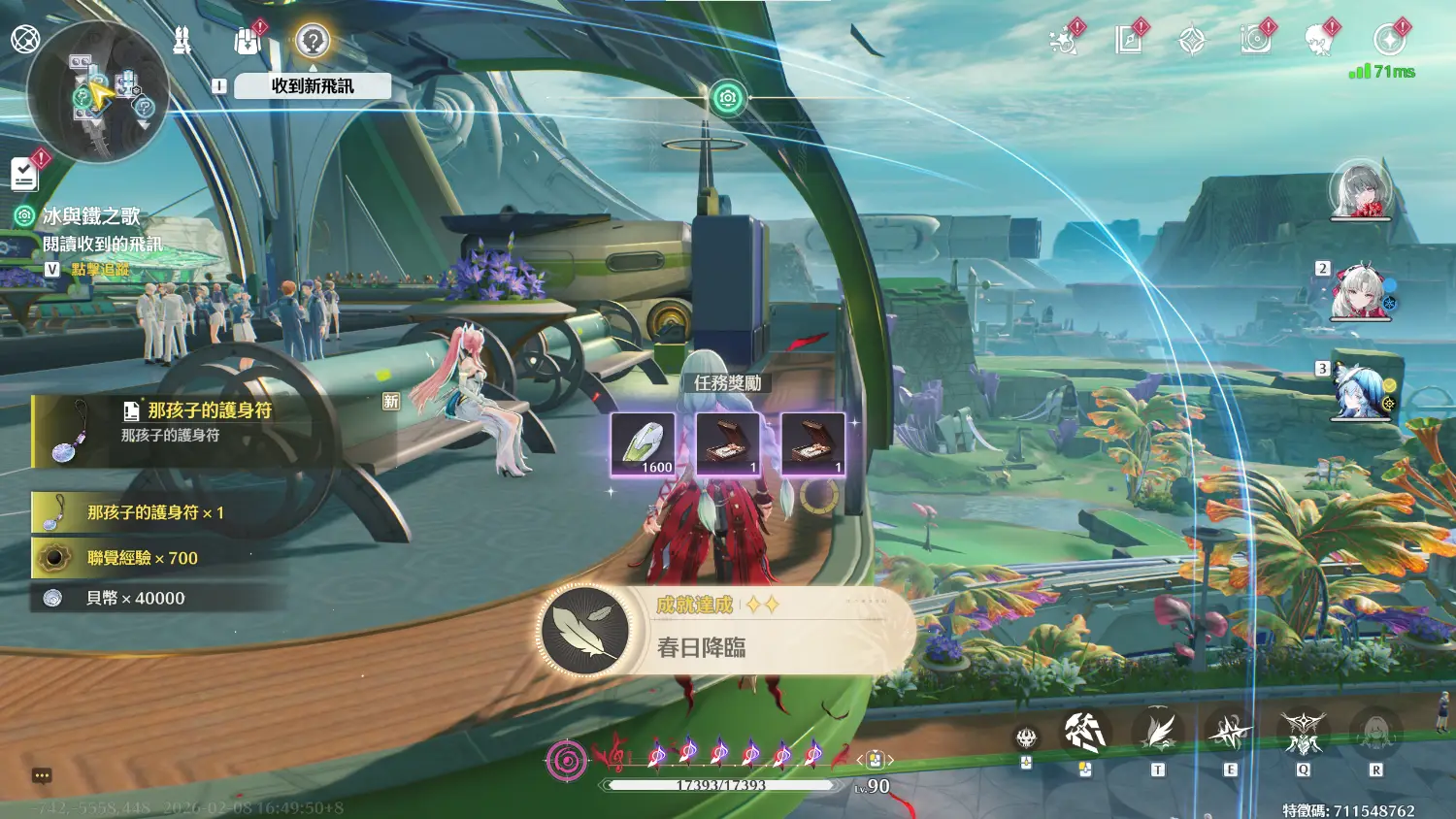Click the circular star icon above ping
The width and height of the screenshot is (1456, 819).
point(1389,40)
